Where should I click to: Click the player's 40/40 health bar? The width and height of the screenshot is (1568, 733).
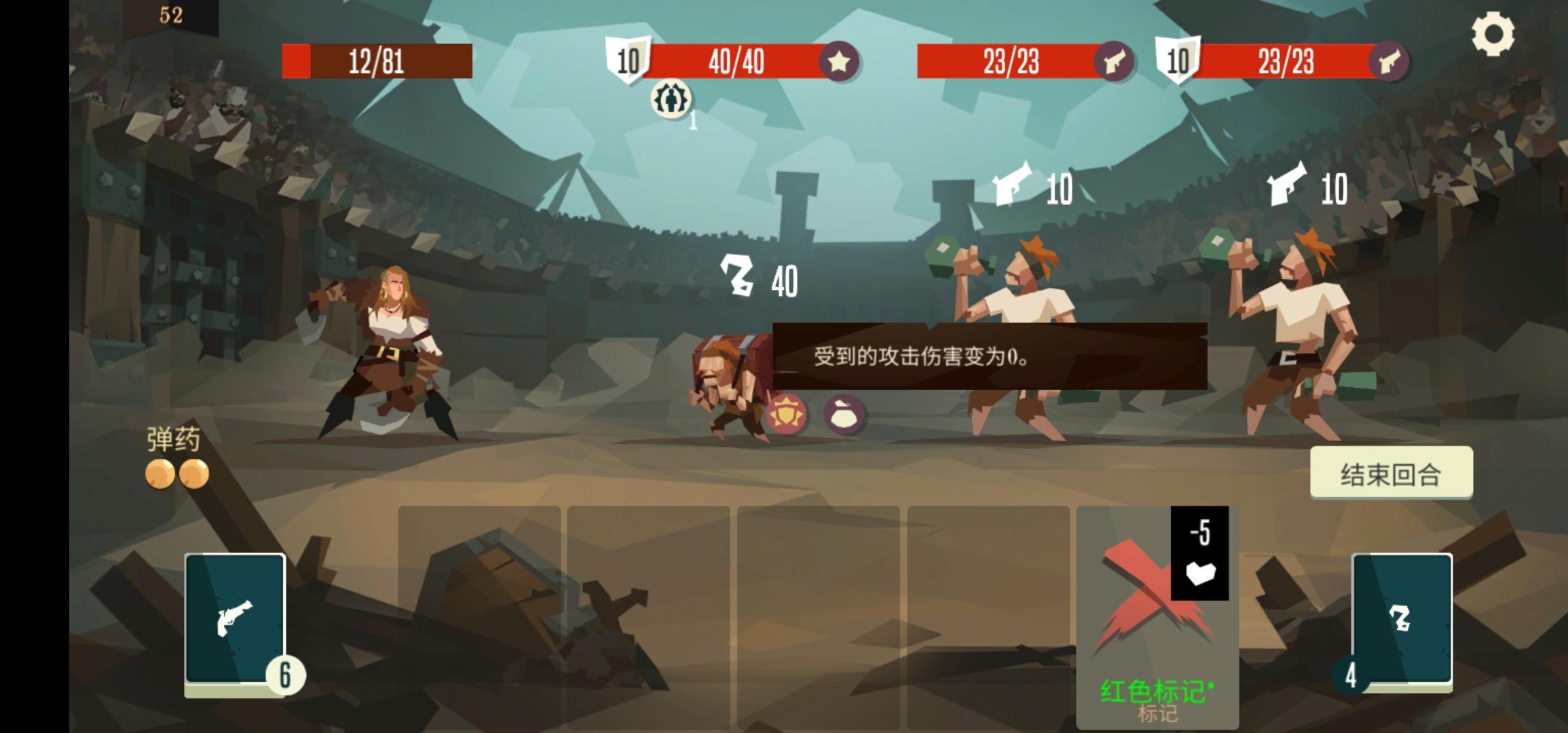[x=740, y=62]
